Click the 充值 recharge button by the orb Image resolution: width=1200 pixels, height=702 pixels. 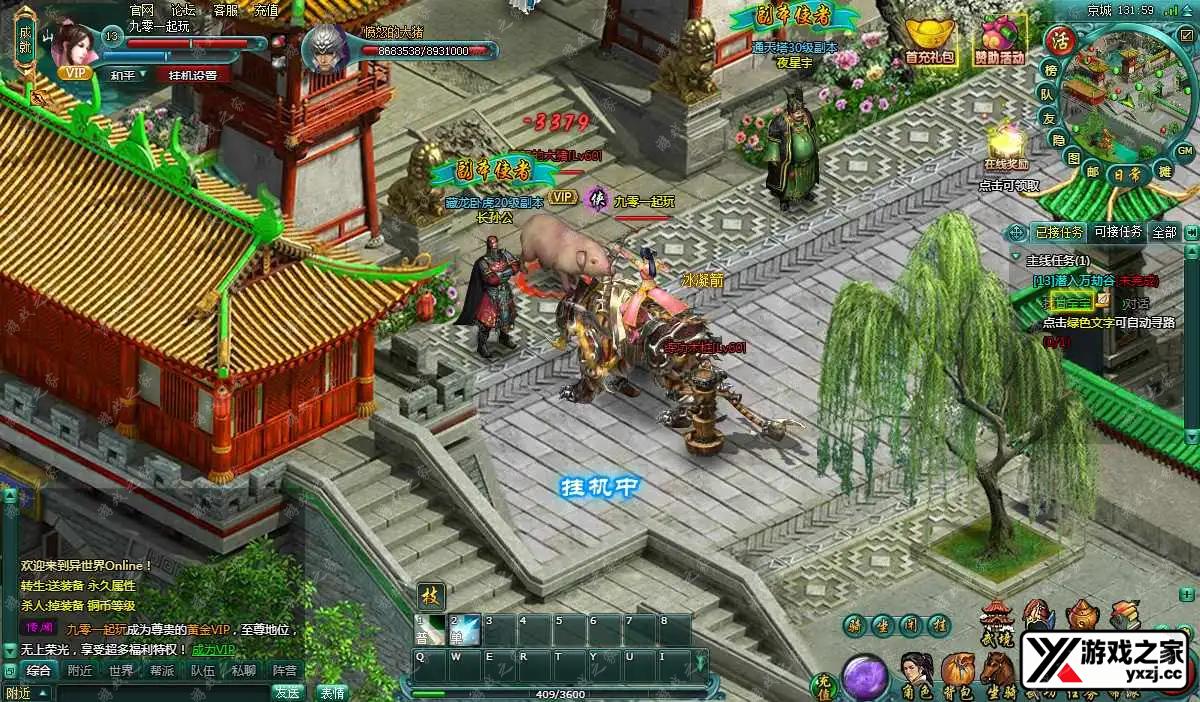(x=823, y=686)
